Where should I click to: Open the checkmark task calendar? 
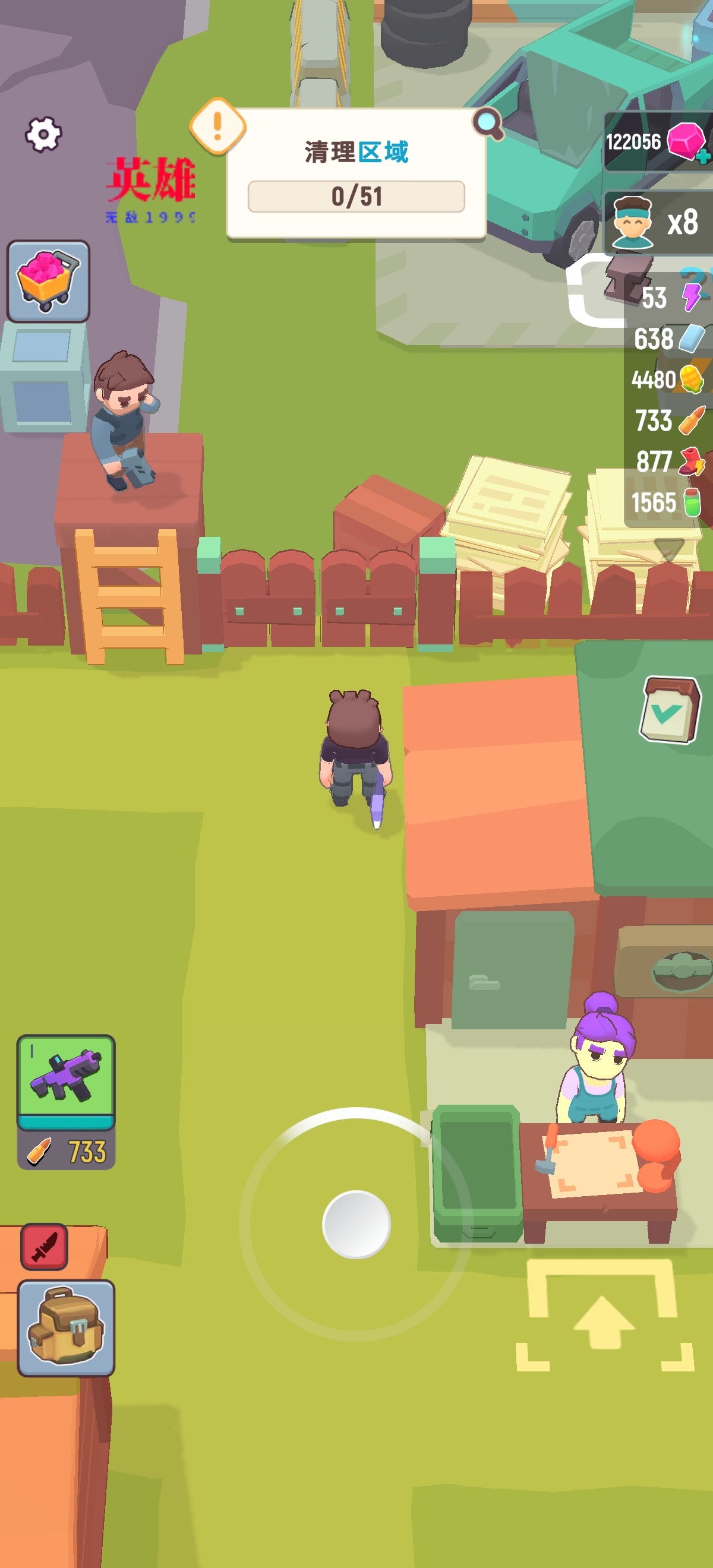pyautogui.click(x=668, y=709)
